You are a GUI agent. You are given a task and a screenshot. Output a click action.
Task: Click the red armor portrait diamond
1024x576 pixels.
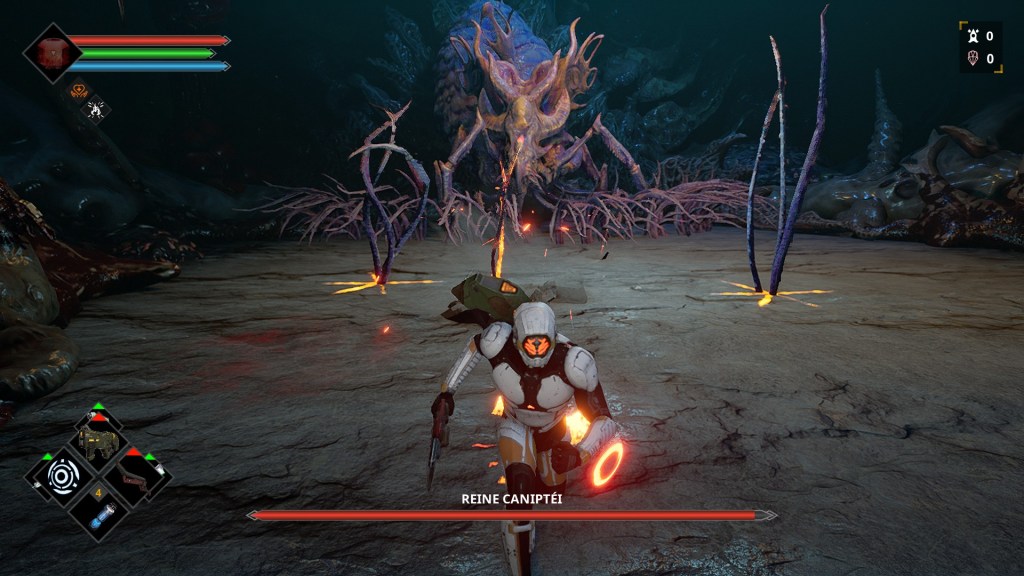coord(52,53)
